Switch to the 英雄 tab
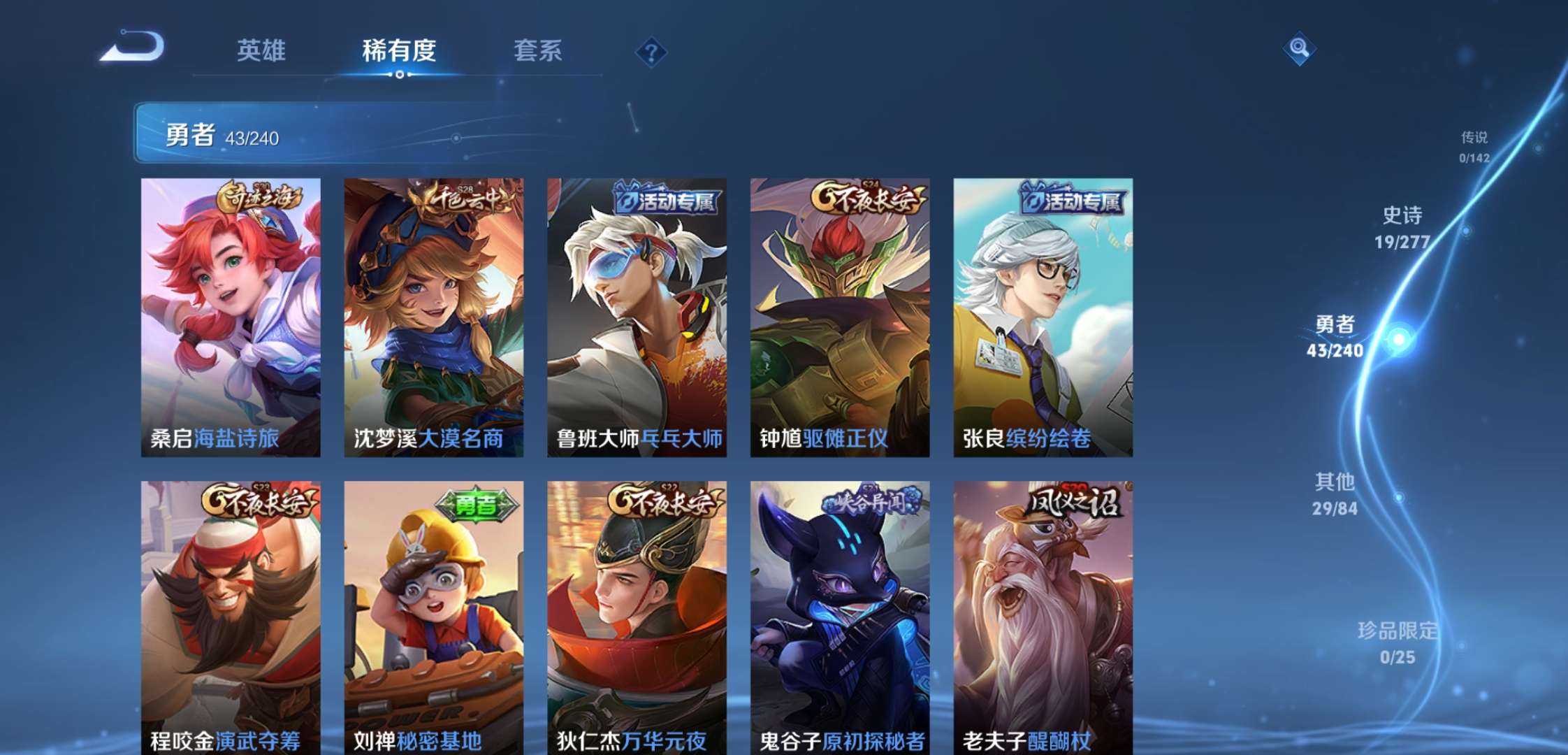The image size is (1568, 755). [x=263, y=50]
